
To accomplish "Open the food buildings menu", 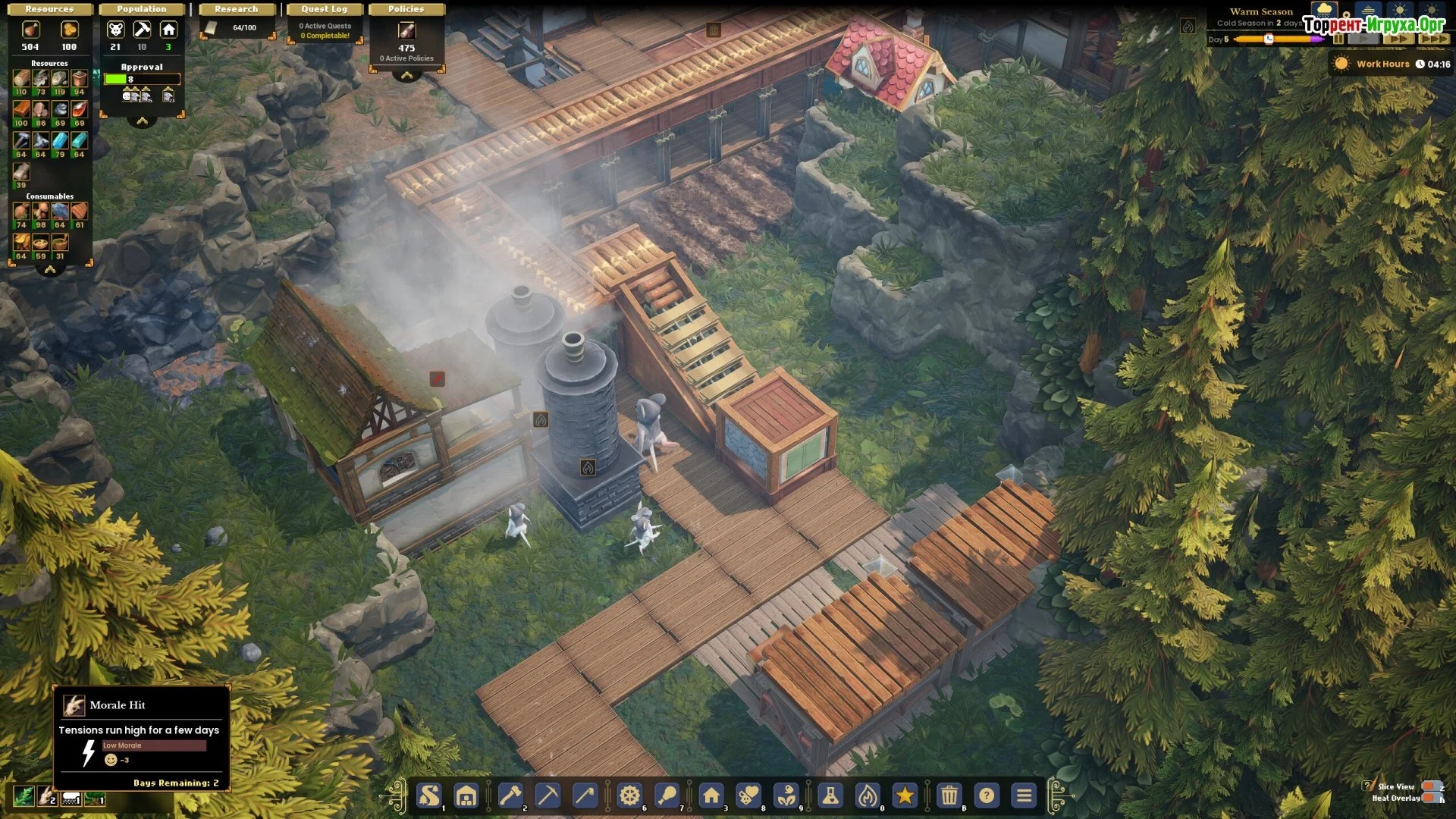I will click(667, 795).
